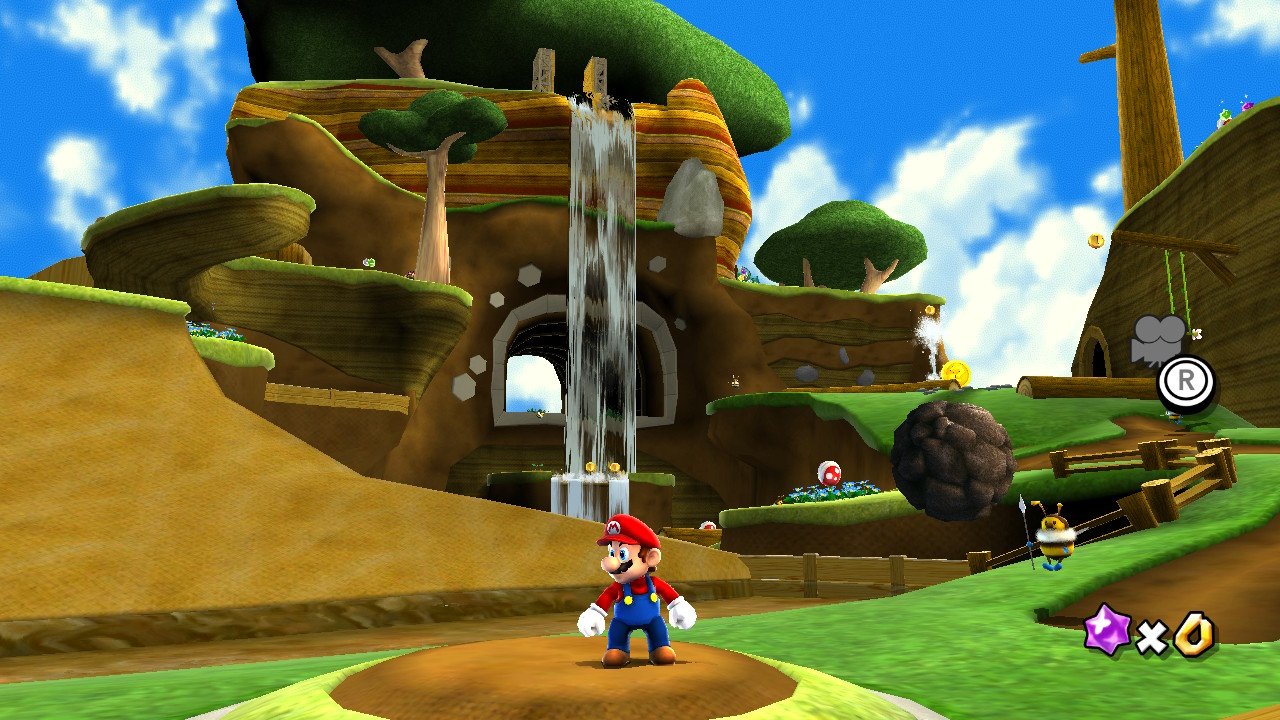Click the camera icon in the HUD
Viewport: 1280px width, 720px height.
click(1157, 340)
